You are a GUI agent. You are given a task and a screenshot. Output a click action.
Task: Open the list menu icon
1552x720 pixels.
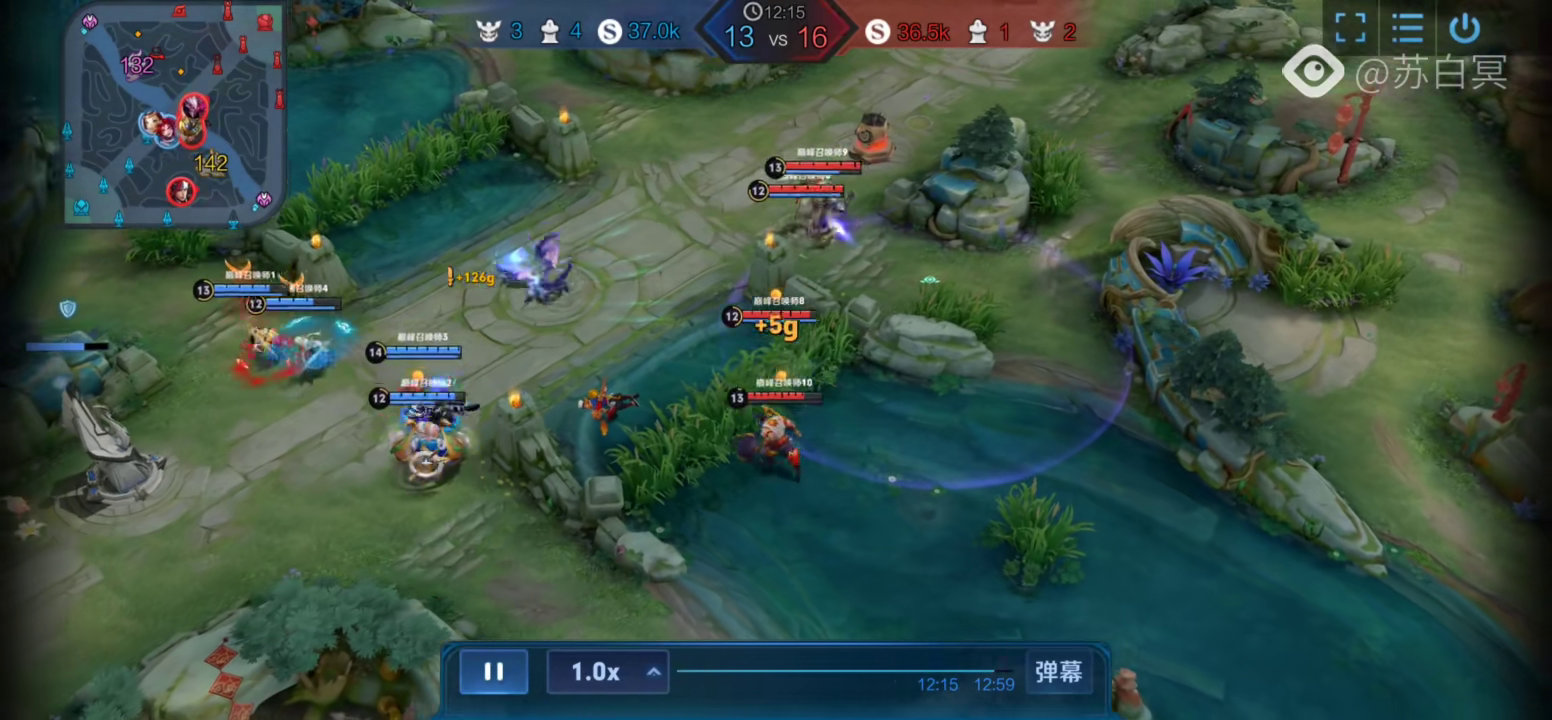coord(1407,28)
